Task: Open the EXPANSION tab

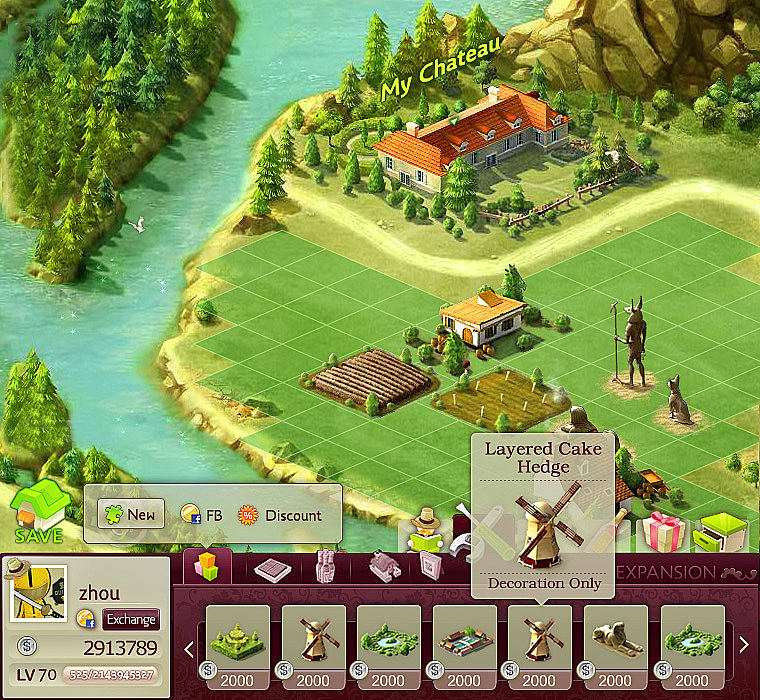Action: [x=665, y=573]
